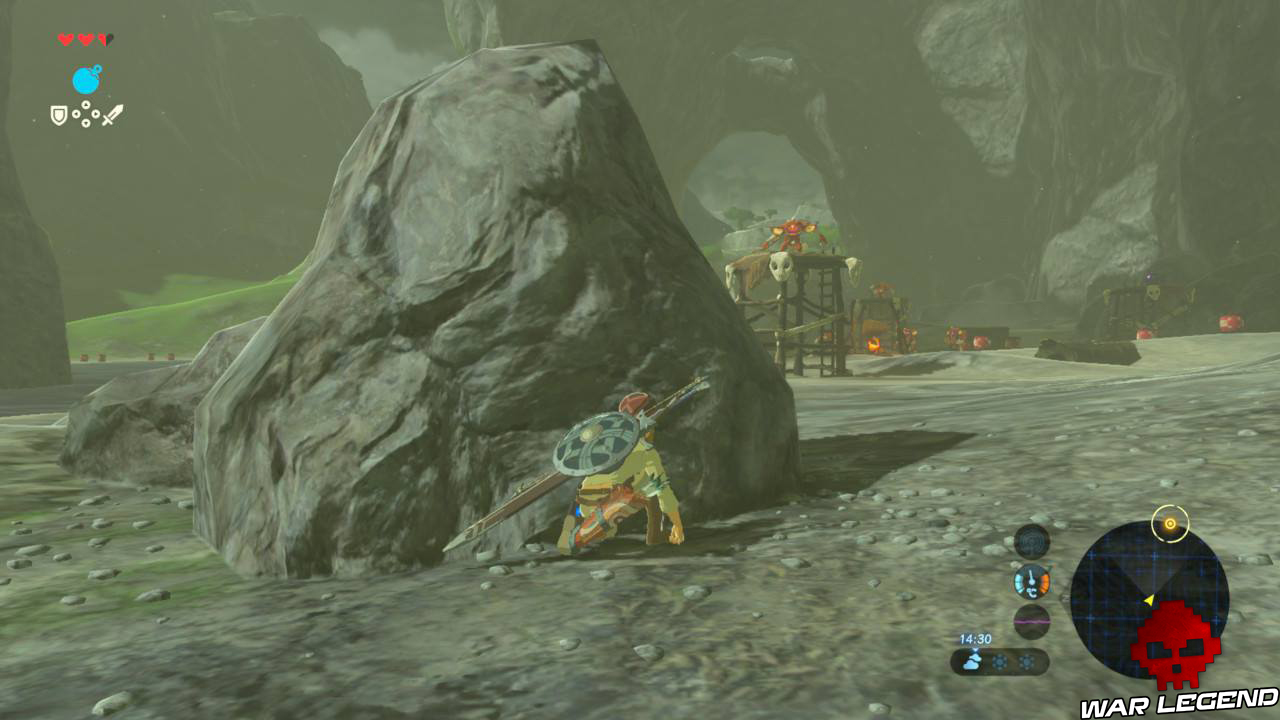
Task: Click the WAR LEGEND watermark text
Action: pos(1178,702)
